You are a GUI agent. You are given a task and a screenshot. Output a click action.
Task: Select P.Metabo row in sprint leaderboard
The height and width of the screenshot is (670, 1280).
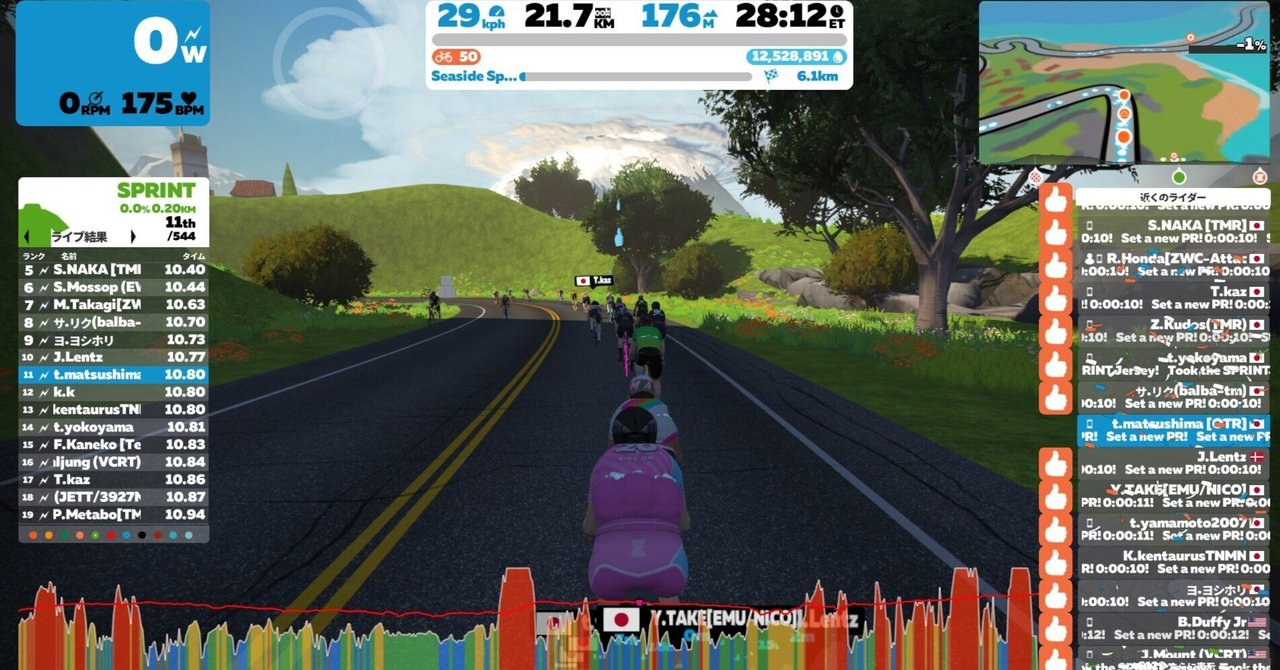pyautogui.click(x=113, y=514)
